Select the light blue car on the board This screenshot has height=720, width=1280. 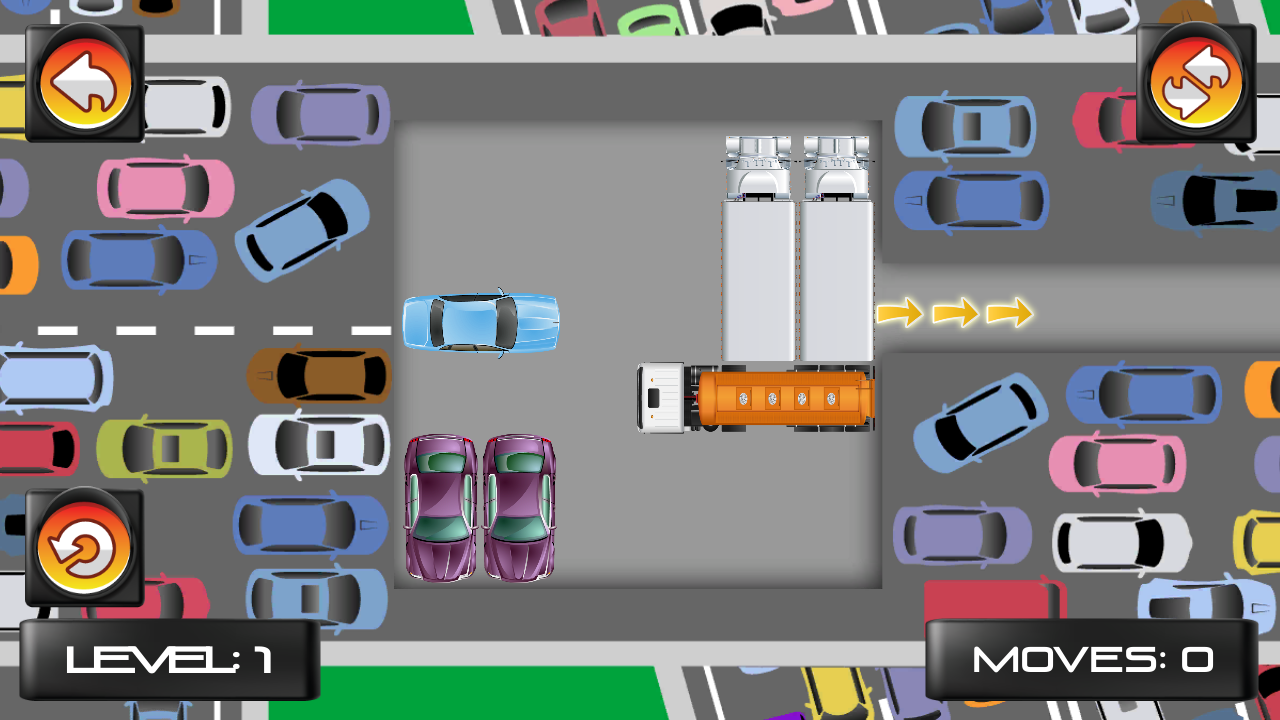coord(480,322)
